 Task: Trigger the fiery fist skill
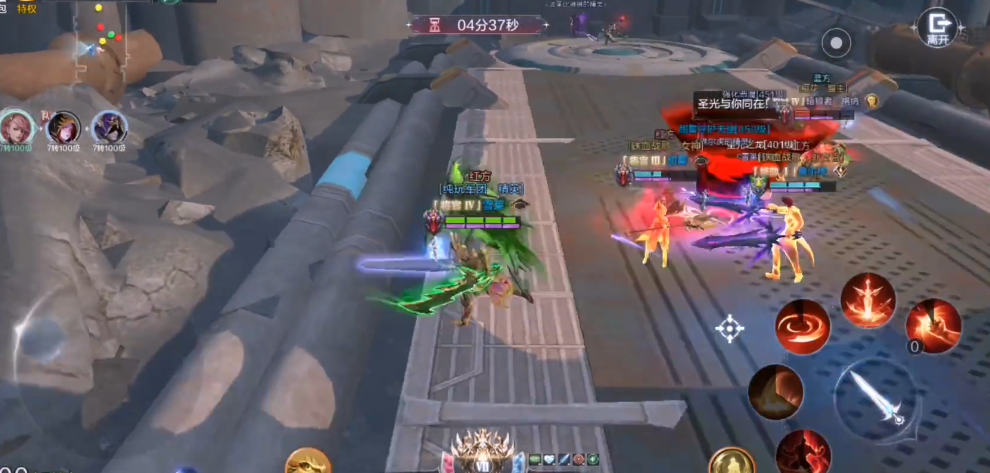933,326
